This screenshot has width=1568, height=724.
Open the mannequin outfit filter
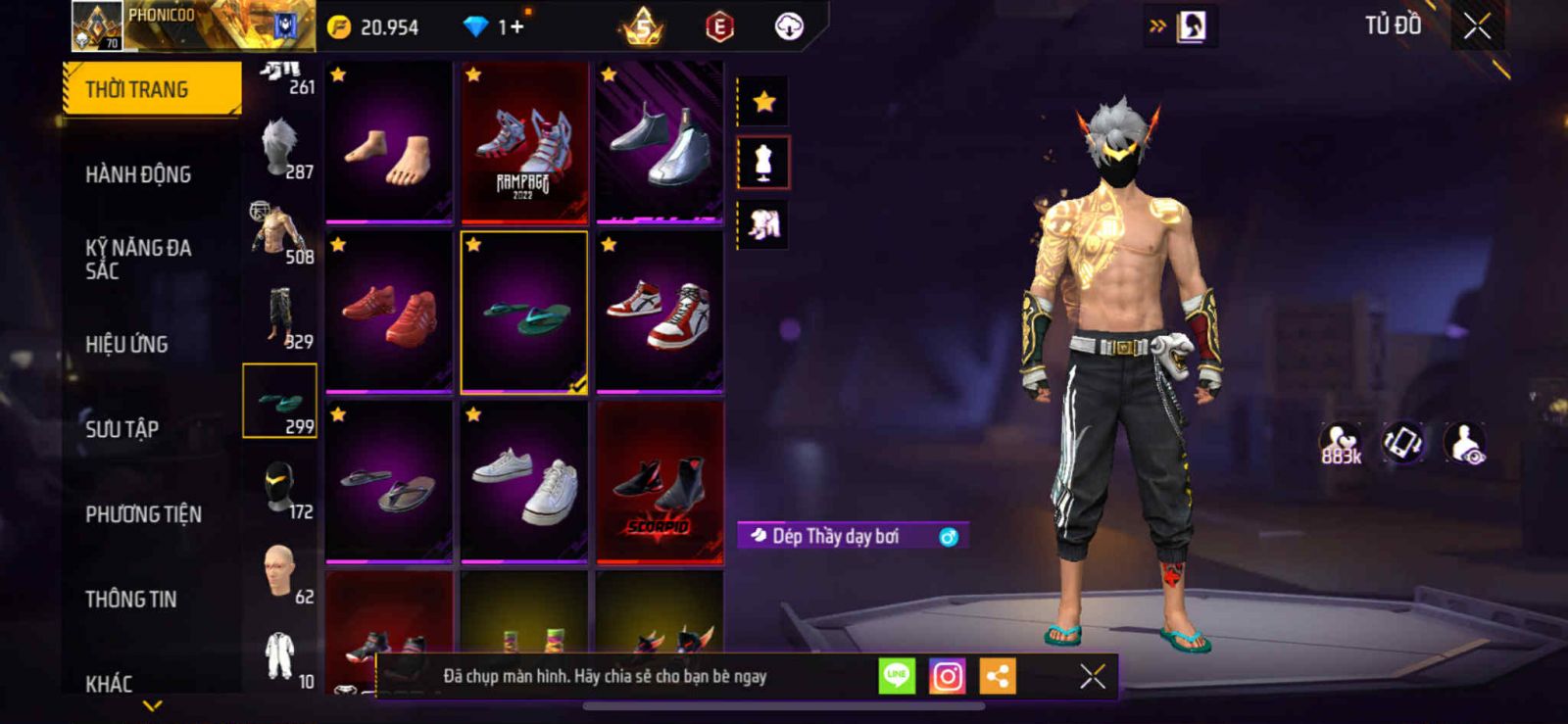click(763, 163)
